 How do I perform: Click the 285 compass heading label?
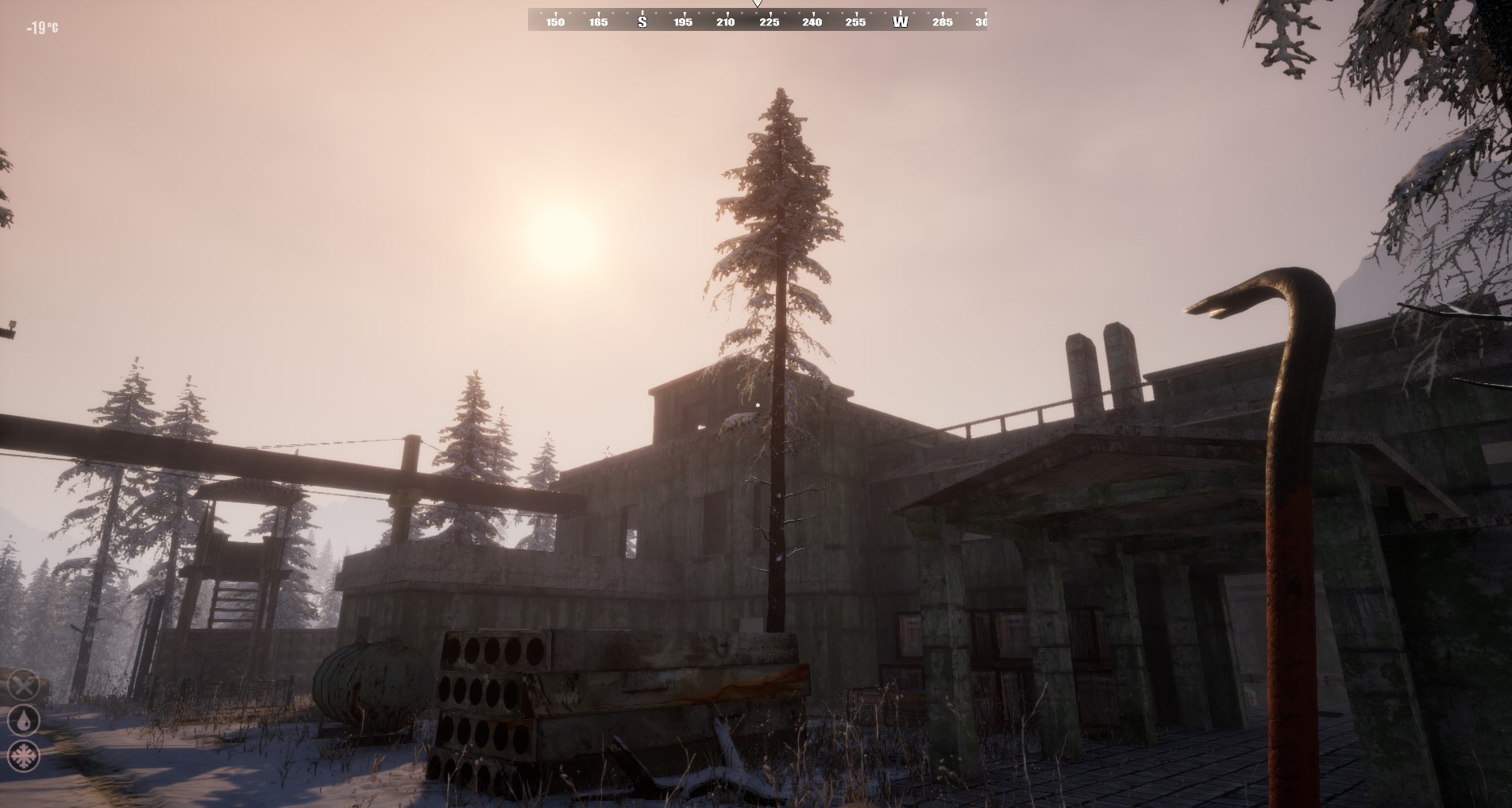click(943, 22)
